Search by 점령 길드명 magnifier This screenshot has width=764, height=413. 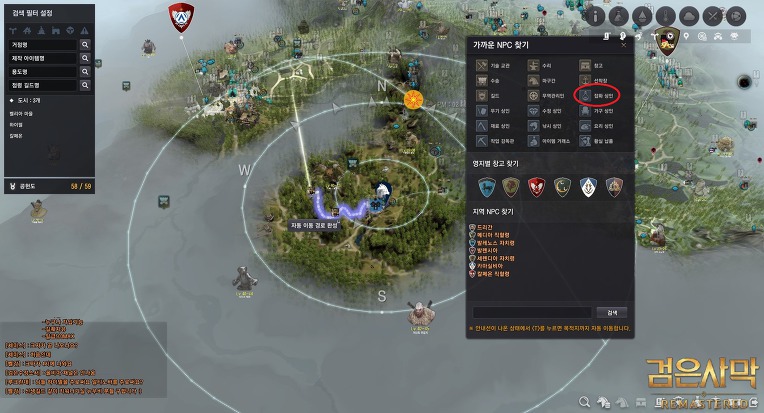pos(86,86)
